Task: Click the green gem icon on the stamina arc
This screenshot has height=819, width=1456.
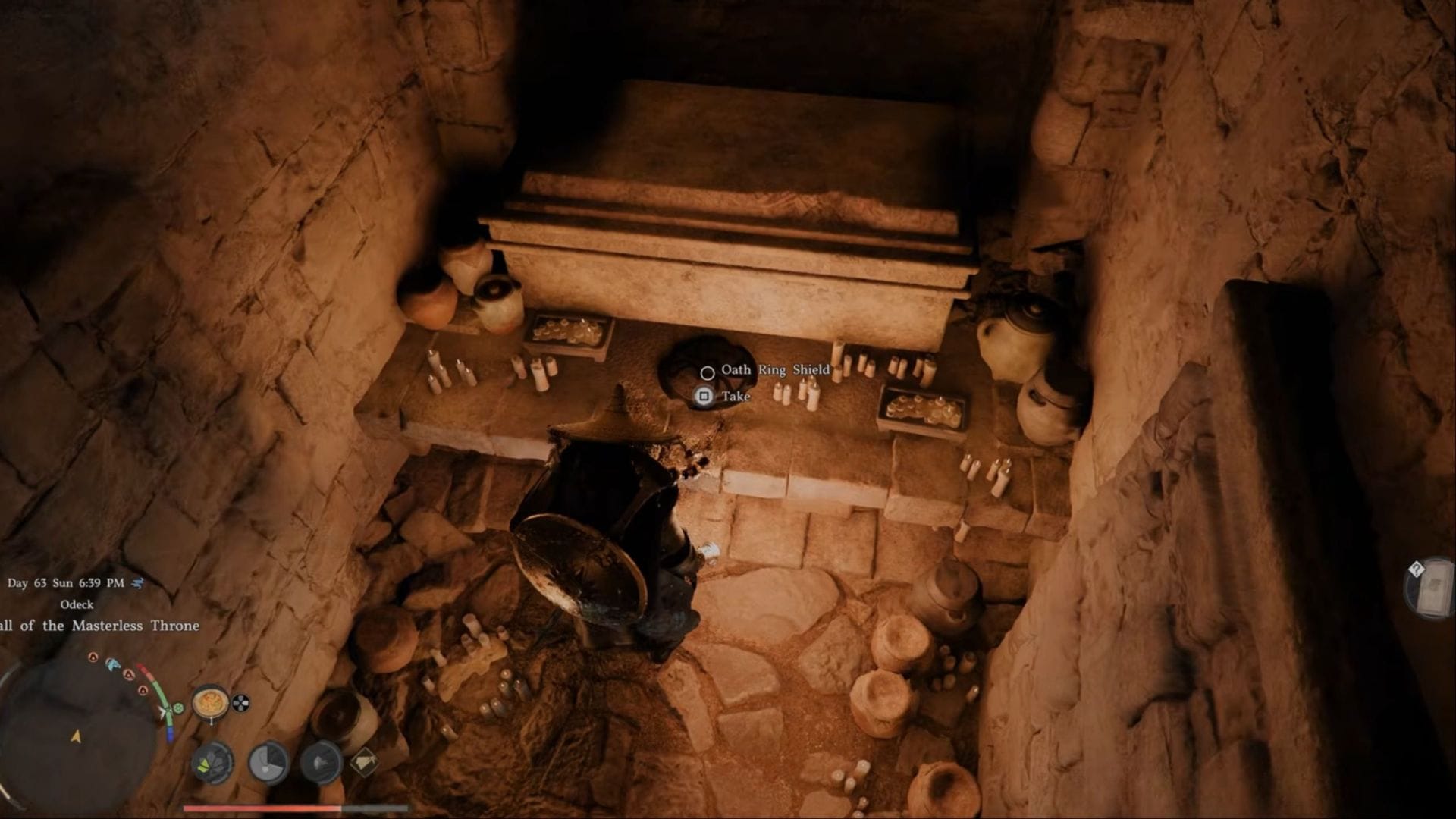Action: pos(177,707)
